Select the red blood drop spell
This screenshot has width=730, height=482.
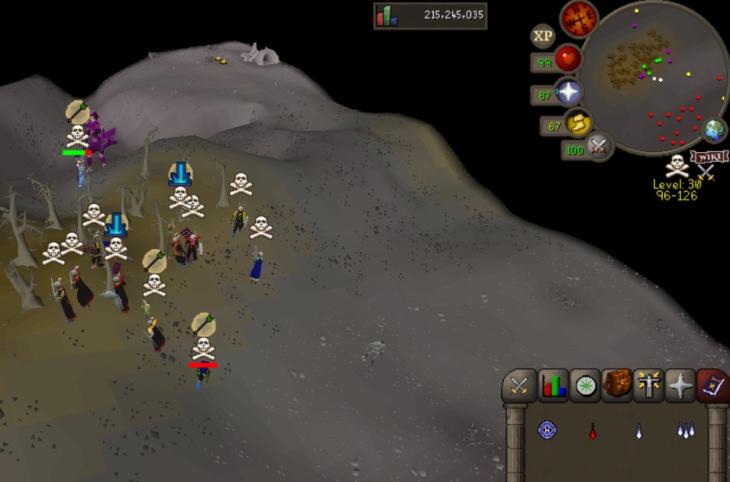(x=593, y=431)
